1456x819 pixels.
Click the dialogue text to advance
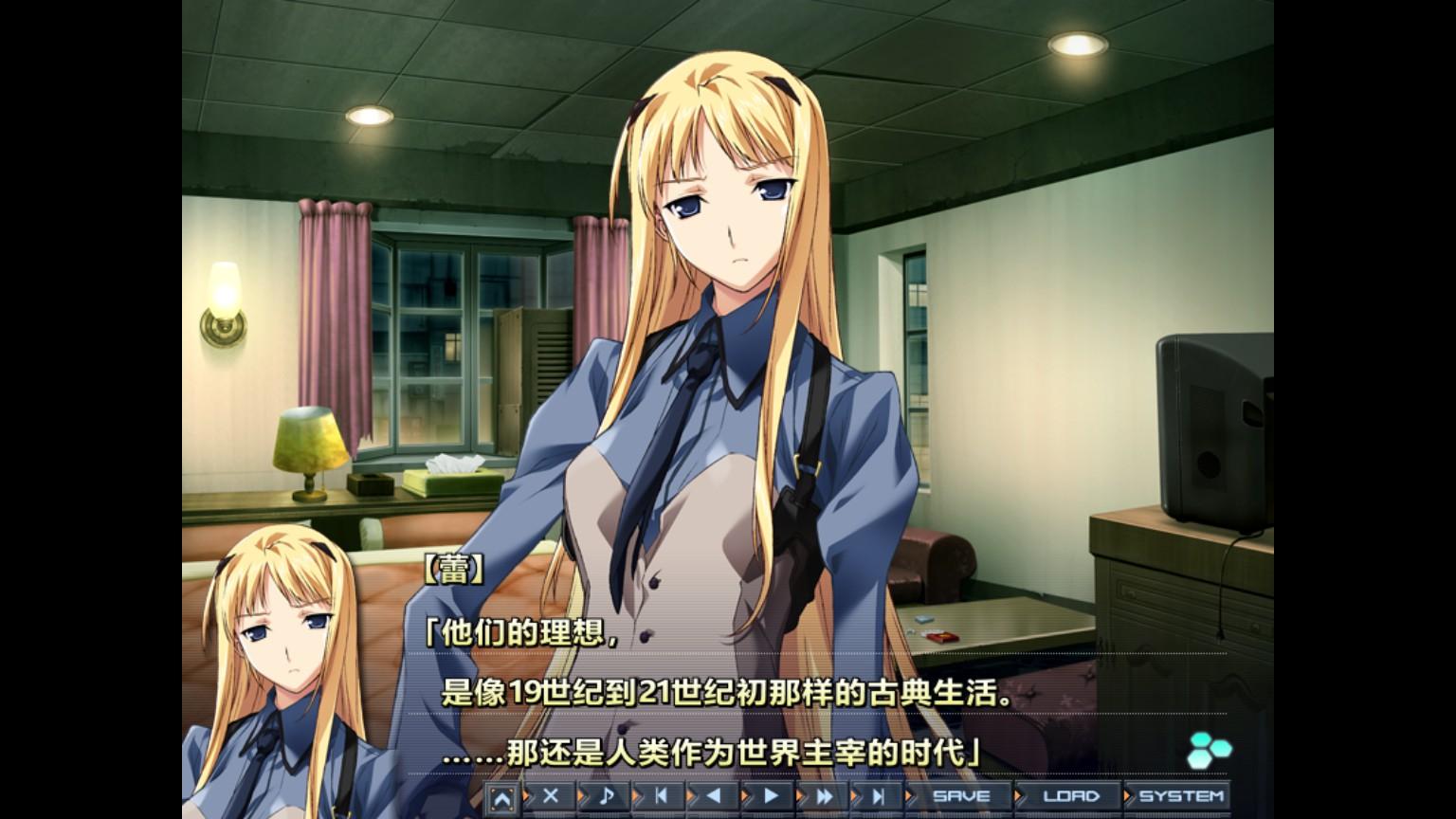(711, 693)
